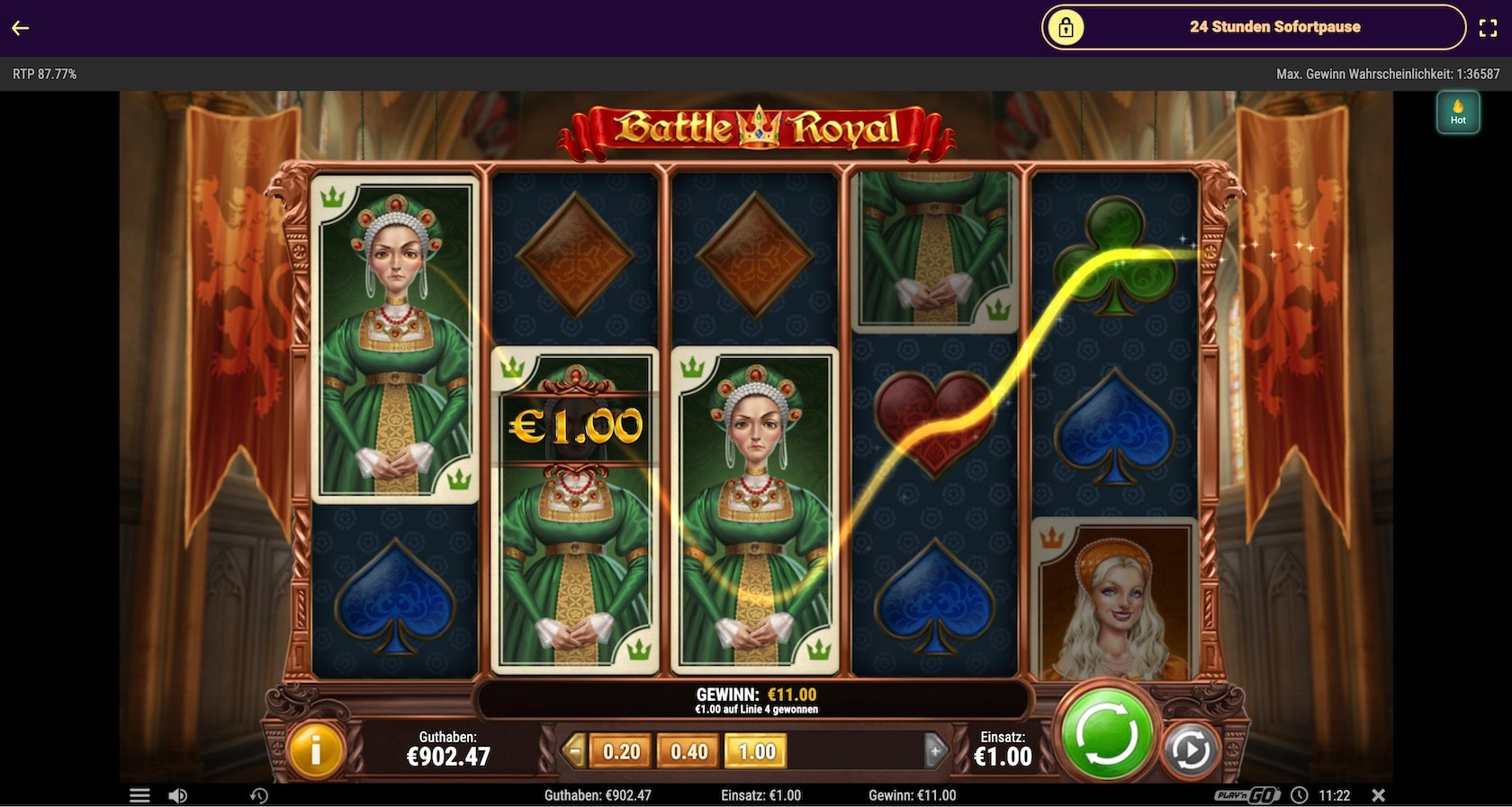
Task: Open the paytable info button
Action: [315, 749]
